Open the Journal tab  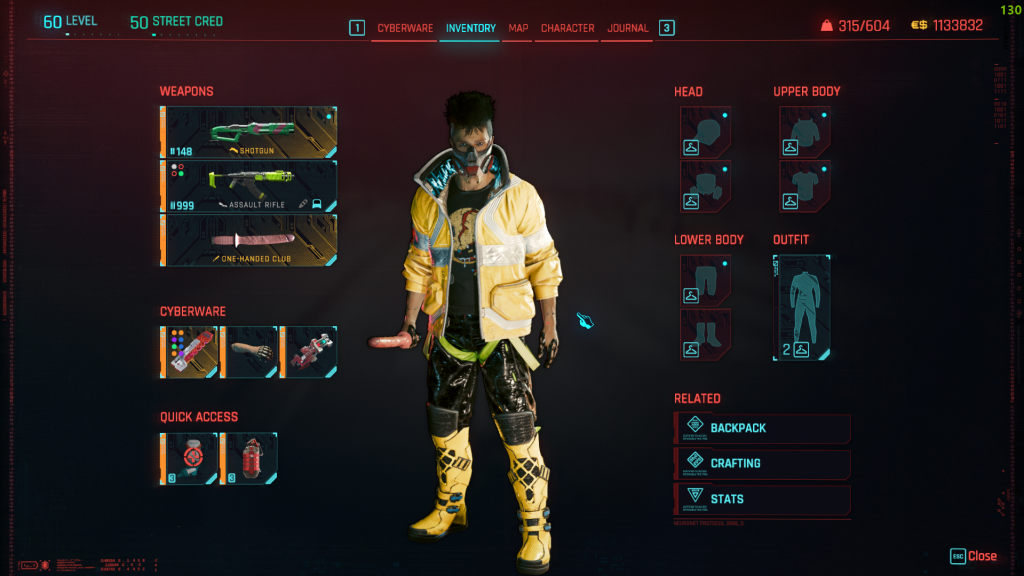[x=627, y=28]
